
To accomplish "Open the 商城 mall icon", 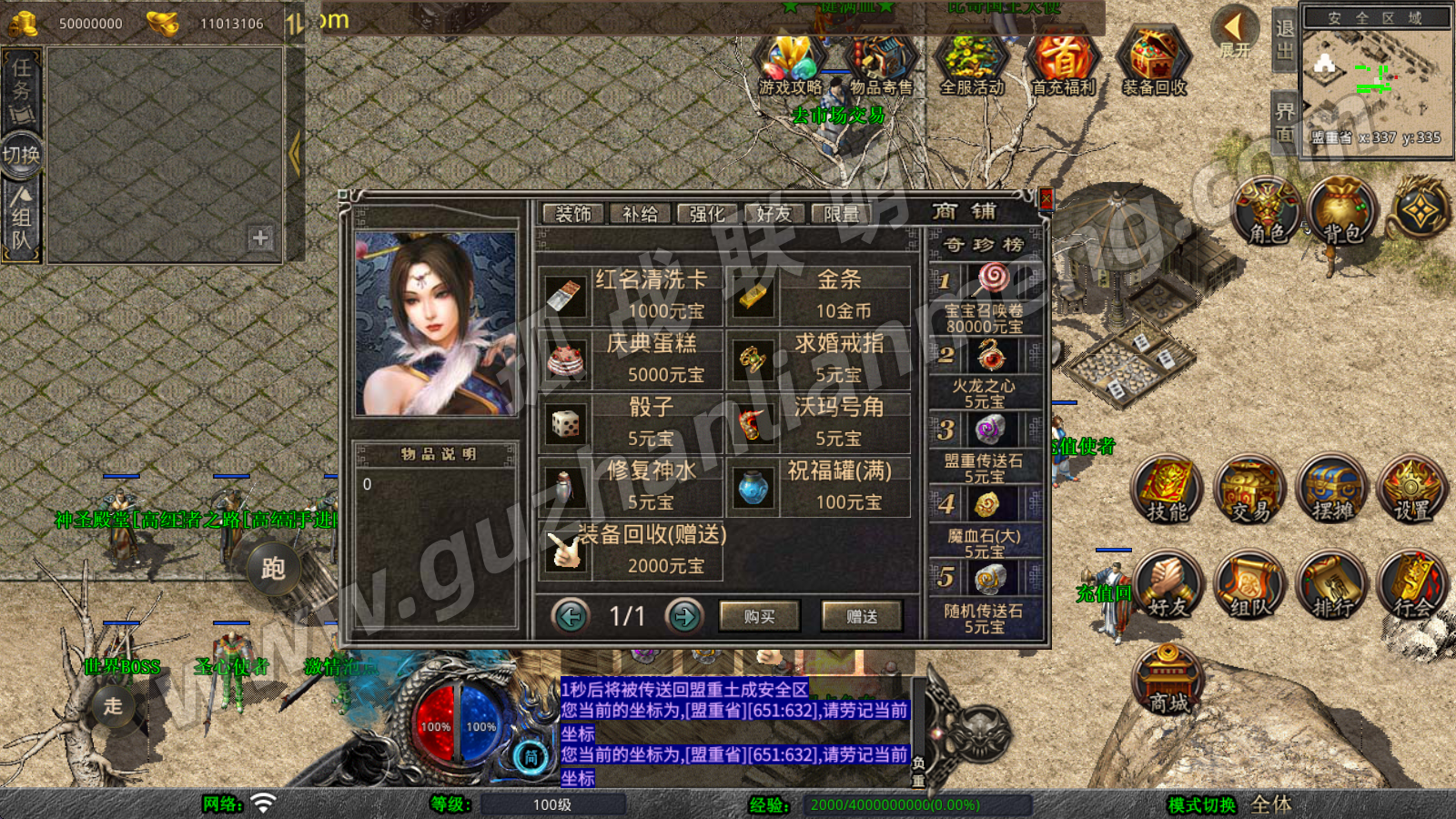I will point(1168,681).
